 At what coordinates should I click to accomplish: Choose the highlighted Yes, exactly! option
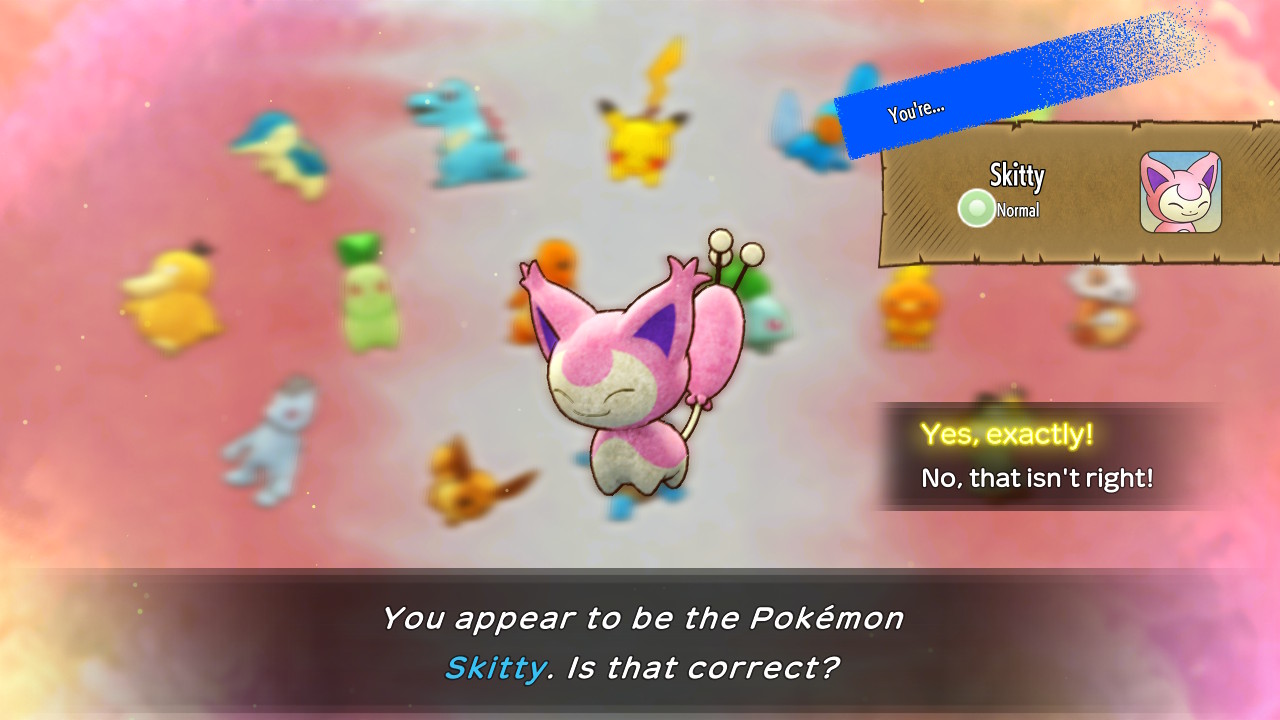click(1010, 434)
